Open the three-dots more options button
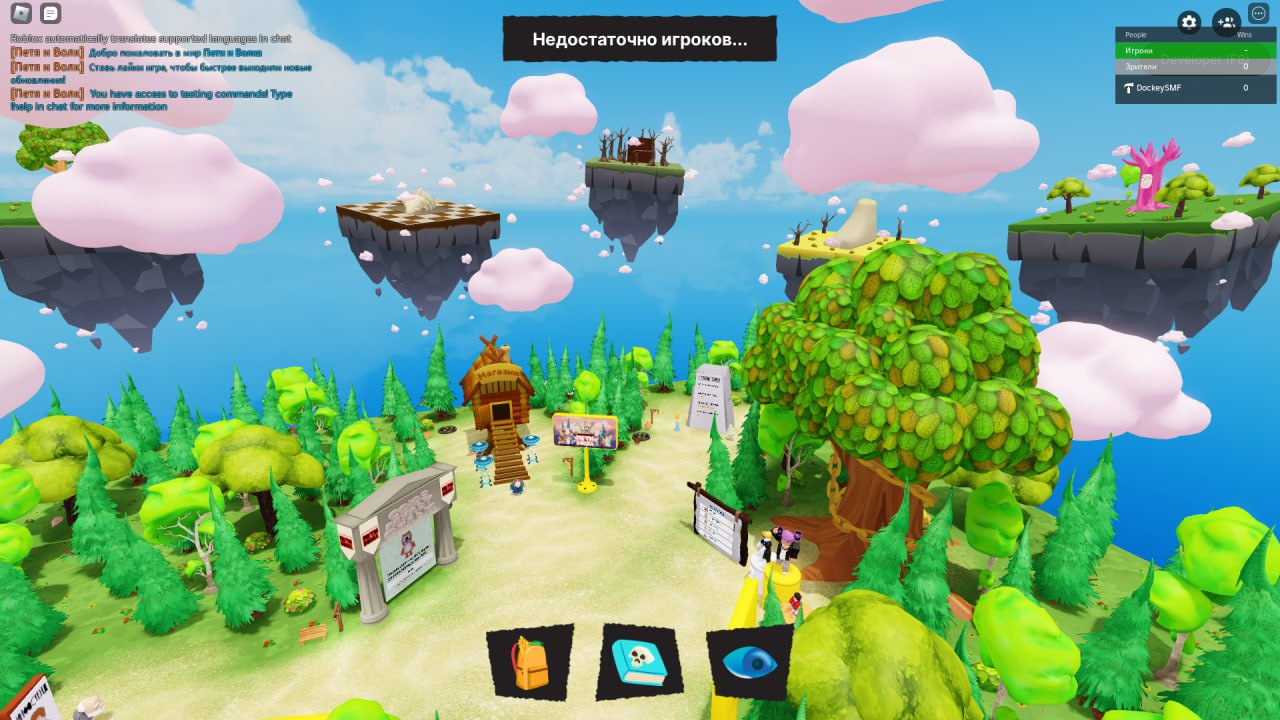The image size is (1280, 720). click(x=1259, y=14)
